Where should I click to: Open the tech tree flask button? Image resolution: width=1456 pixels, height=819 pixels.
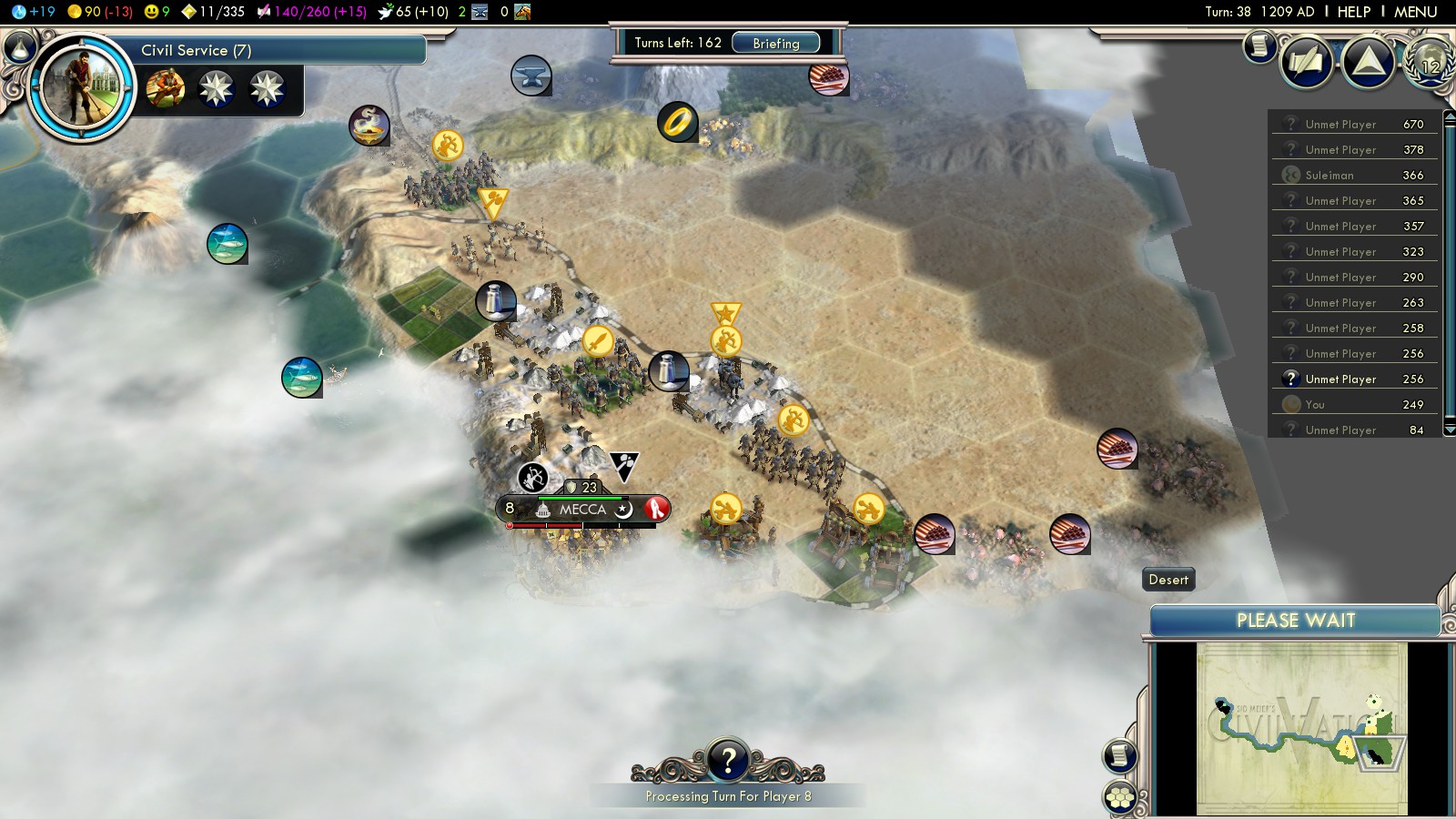20,45
